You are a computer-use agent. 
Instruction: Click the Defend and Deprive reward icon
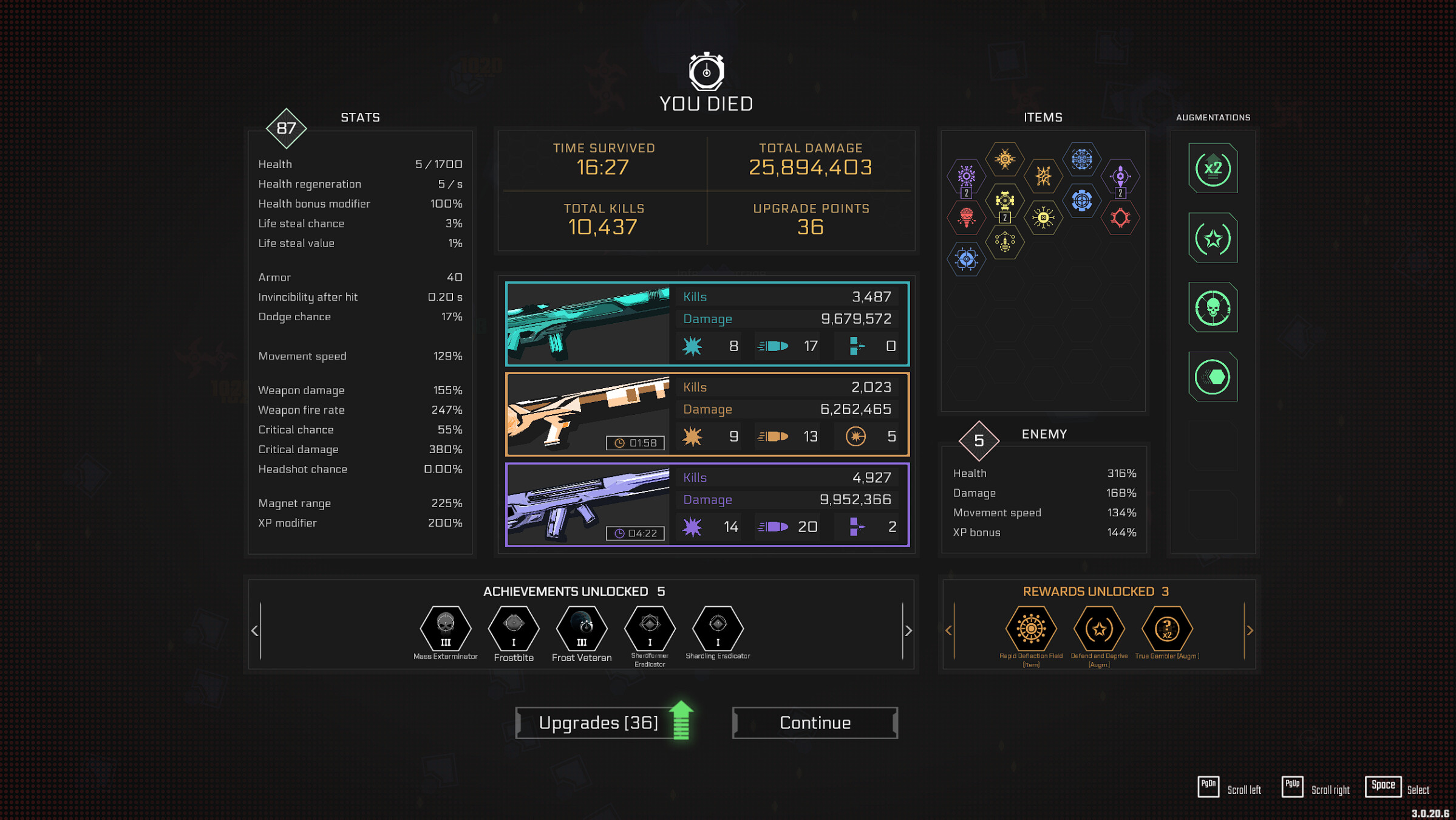coord(1098,630)
